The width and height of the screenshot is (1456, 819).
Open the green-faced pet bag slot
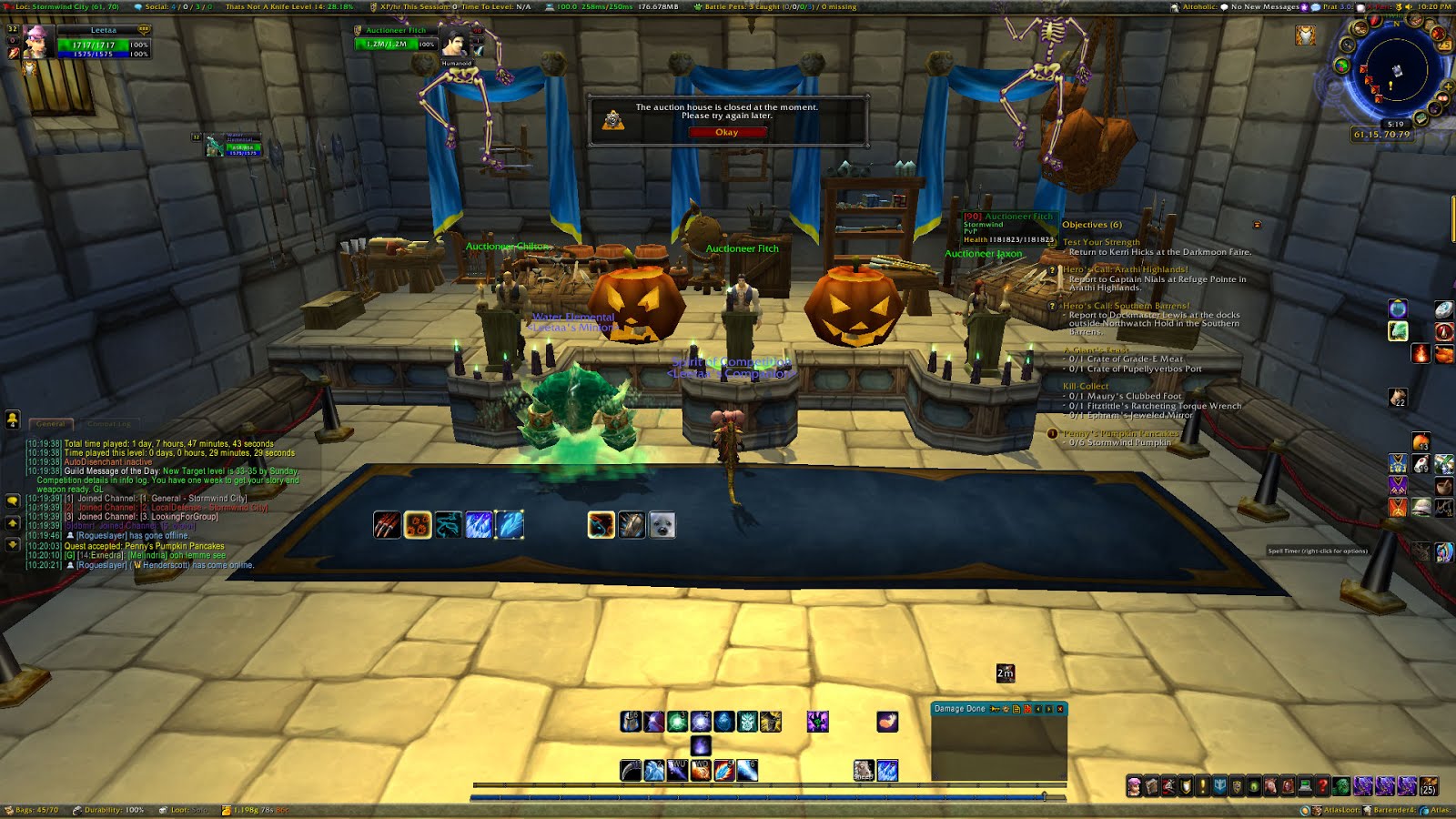click(1340, 786)
